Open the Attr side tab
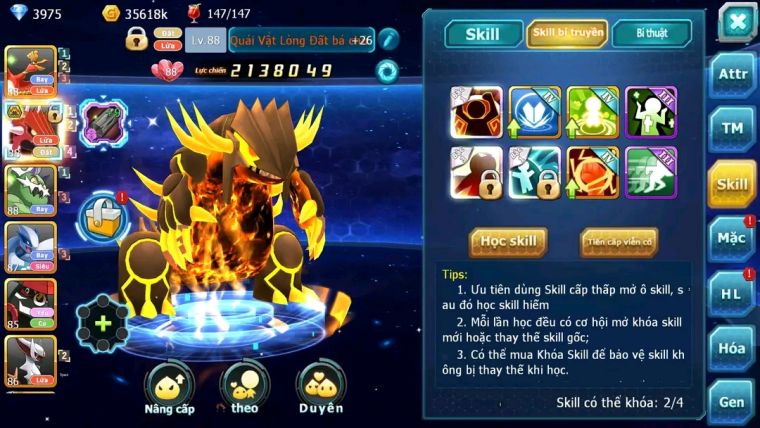Viewport: 760px width, 428px height. tap(731, 75)
